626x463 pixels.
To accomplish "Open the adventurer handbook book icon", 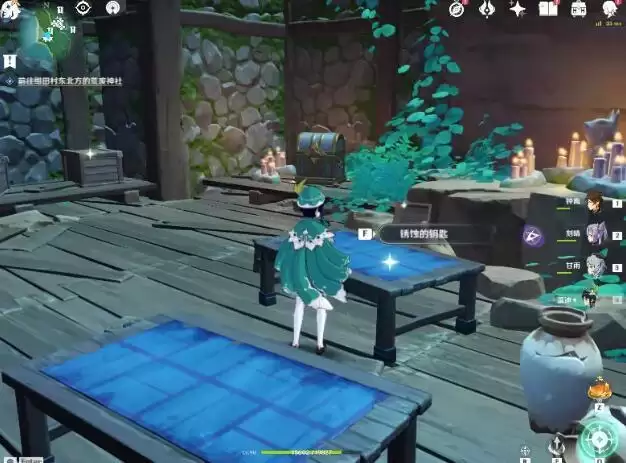I will point(548,9).
